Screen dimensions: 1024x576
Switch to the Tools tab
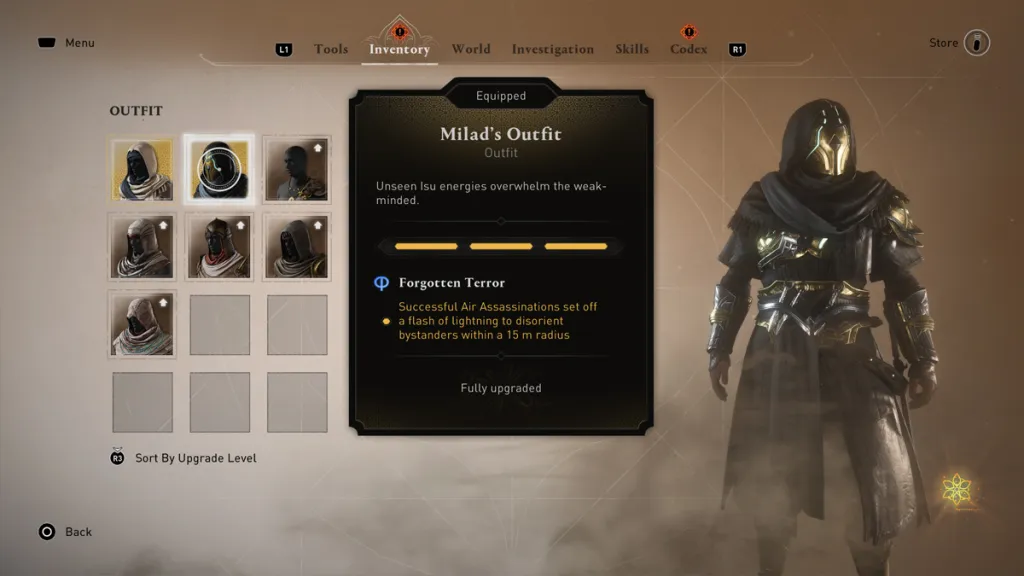(x=331, y=49)
